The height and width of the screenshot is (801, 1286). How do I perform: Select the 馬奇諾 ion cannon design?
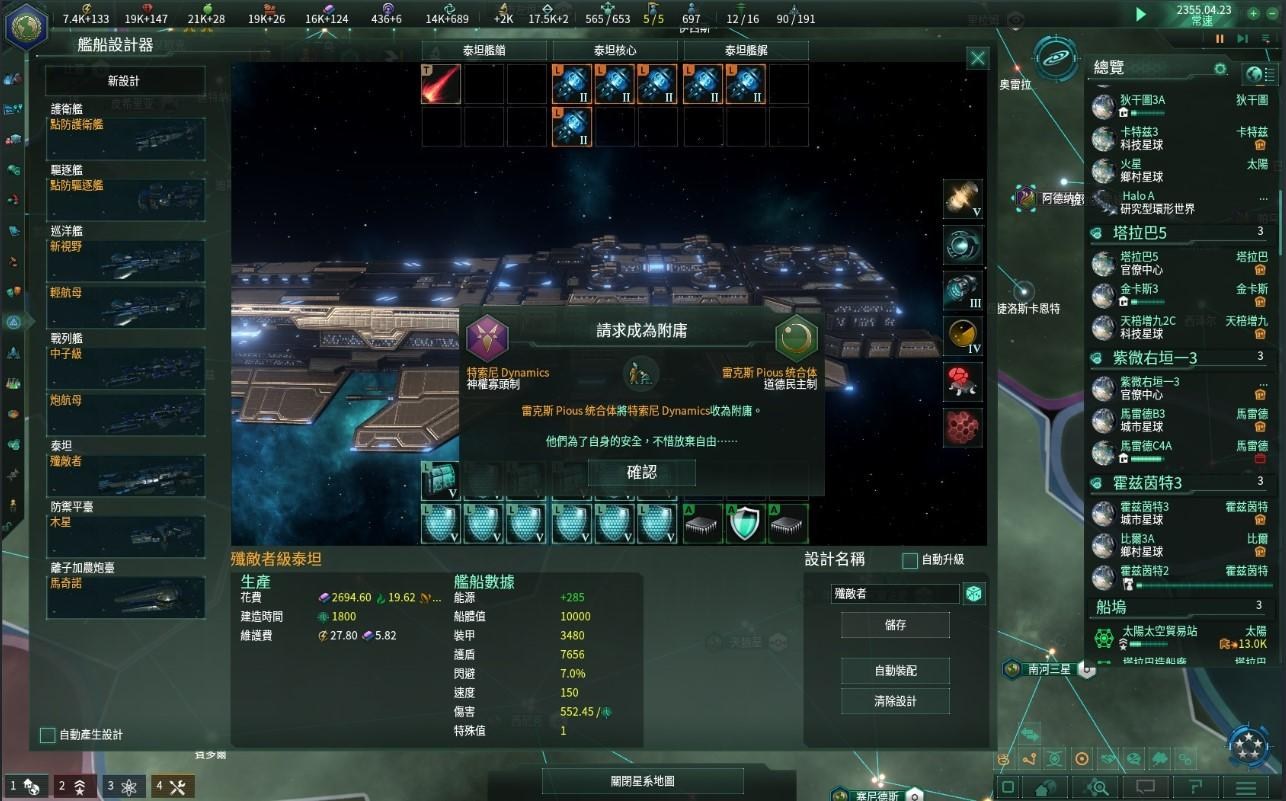point(126,592)
